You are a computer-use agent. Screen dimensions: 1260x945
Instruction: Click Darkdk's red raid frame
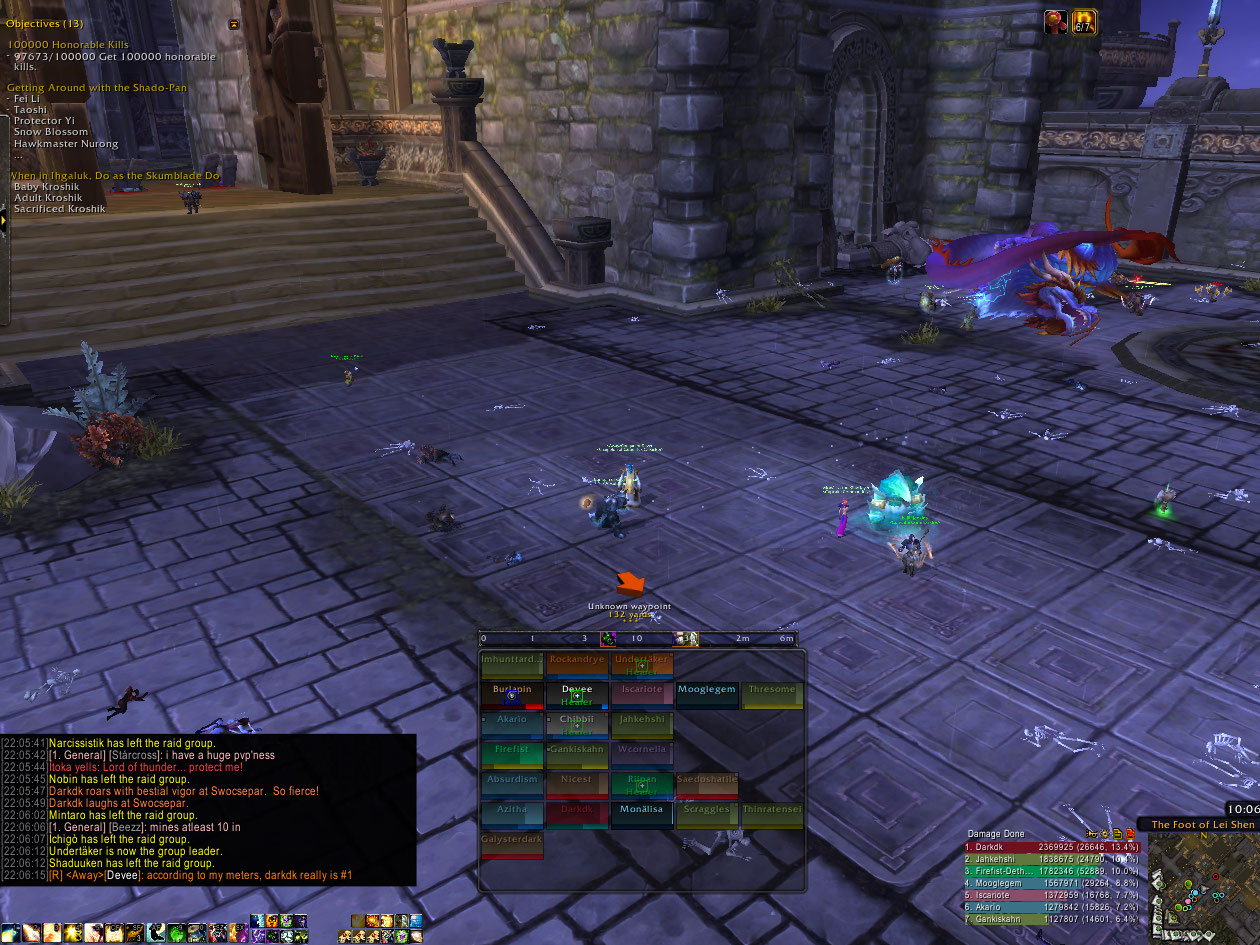(577, 815)
